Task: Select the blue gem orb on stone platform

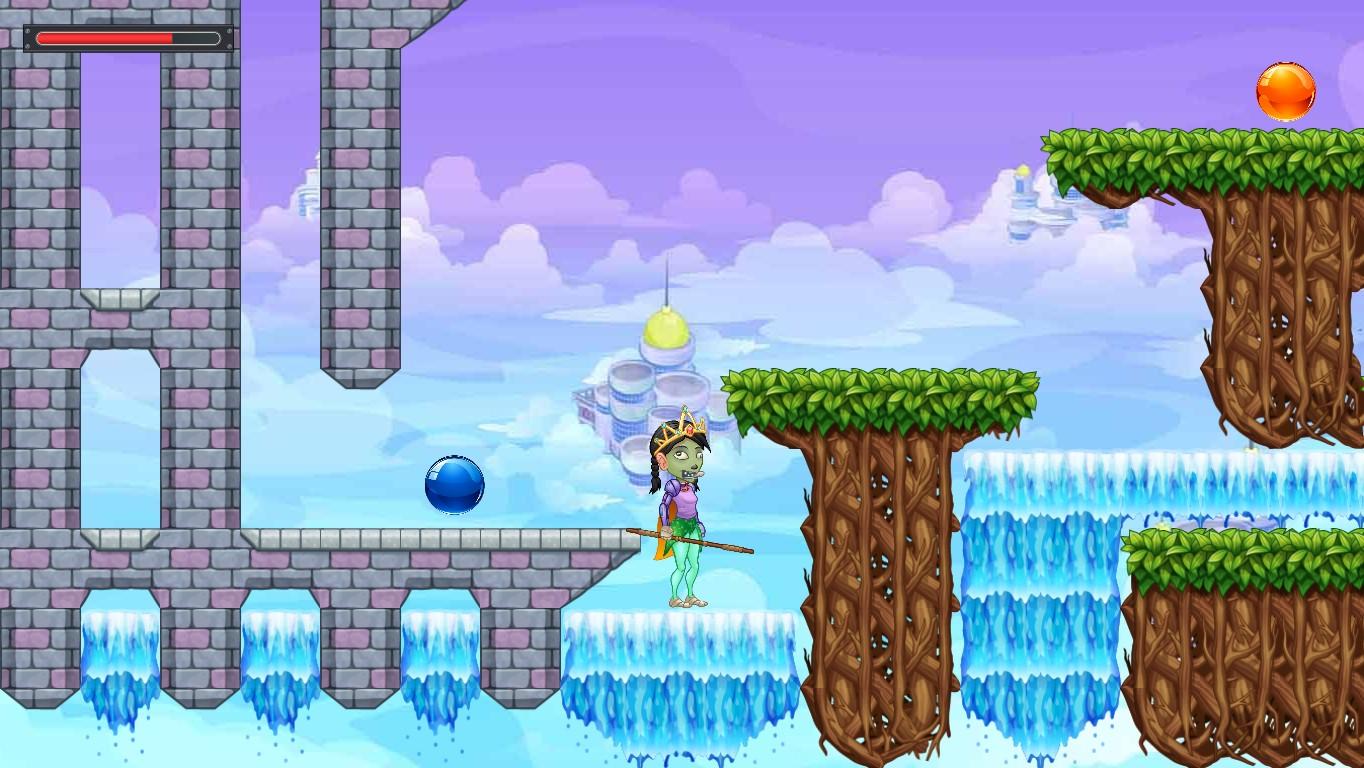Action: tap(455, 484)
